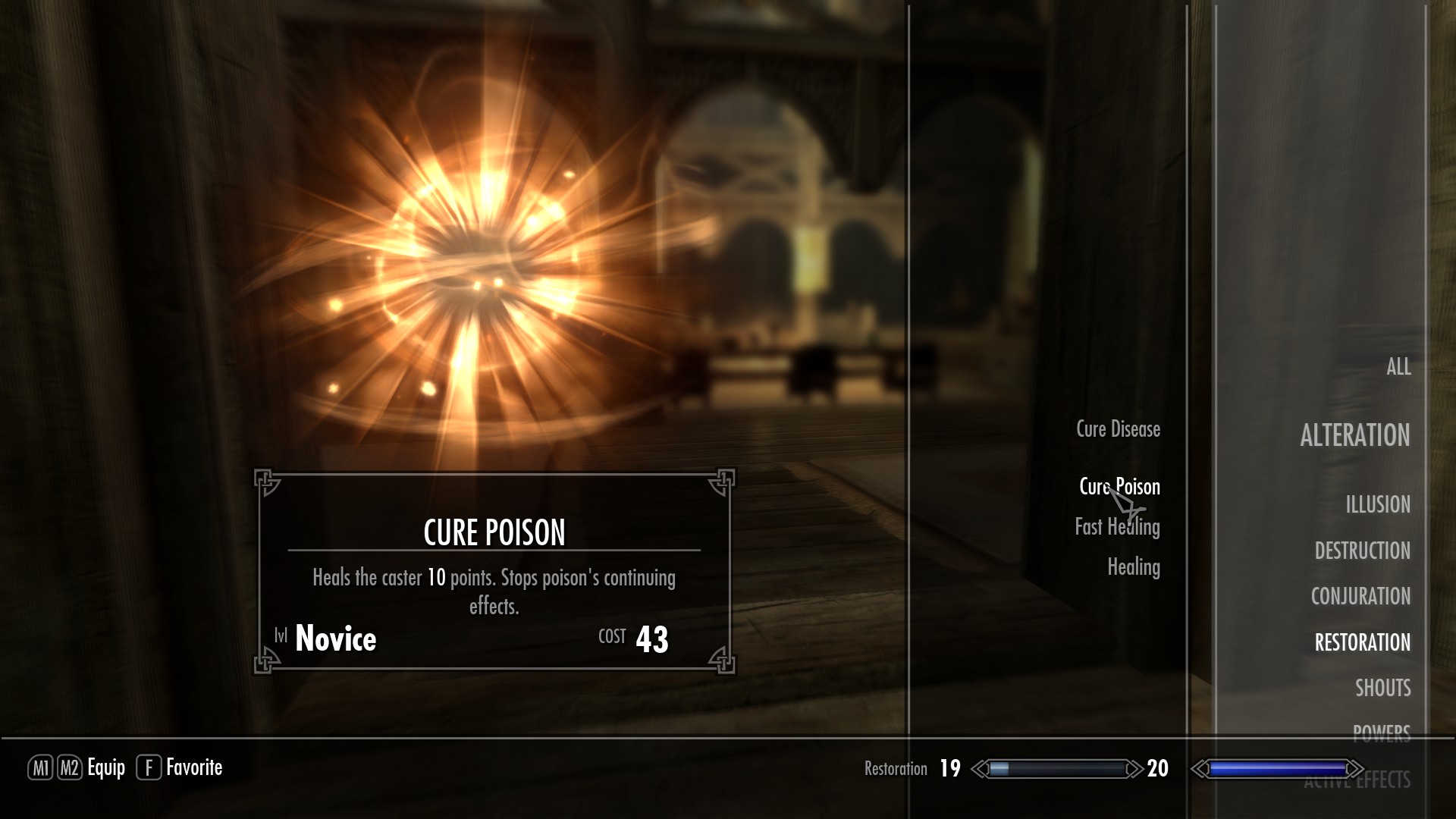The width and height of the screenshot is (1456, 819).
Task: Switch to the Alteration category
Action: point(1354,435)
